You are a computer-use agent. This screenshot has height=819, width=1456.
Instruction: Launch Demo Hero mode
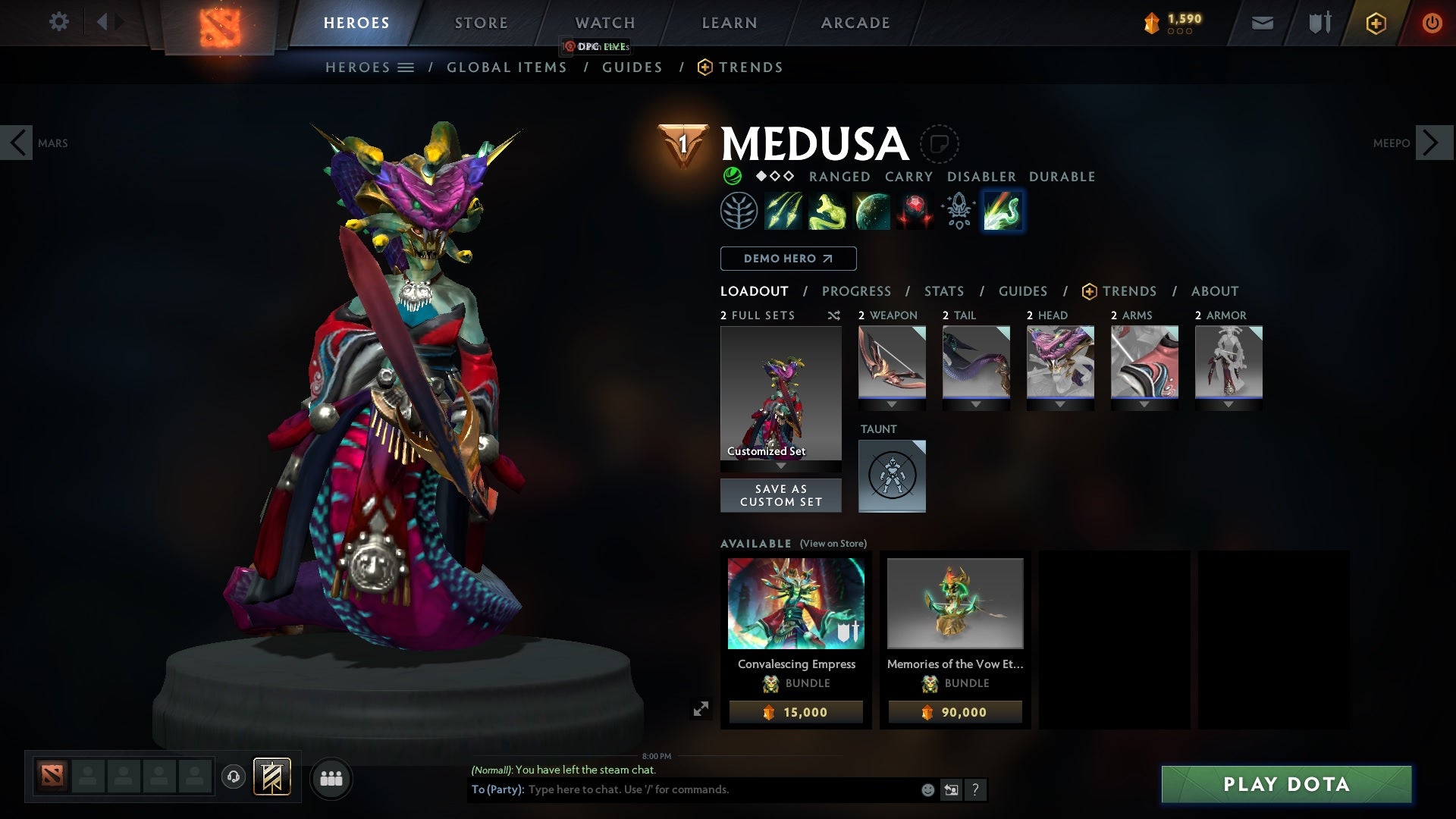788,259
